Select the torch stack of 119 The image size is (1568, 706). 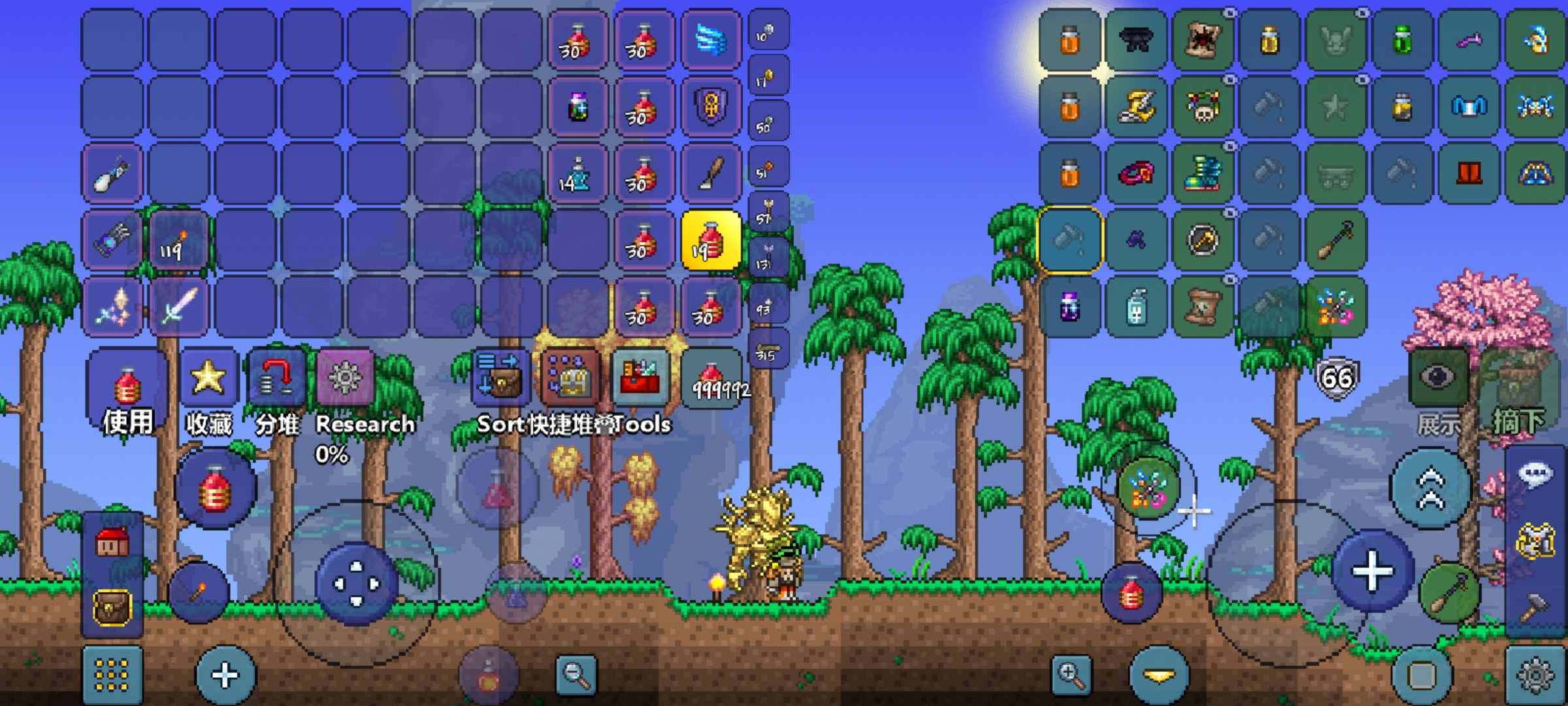click(178, 240)
